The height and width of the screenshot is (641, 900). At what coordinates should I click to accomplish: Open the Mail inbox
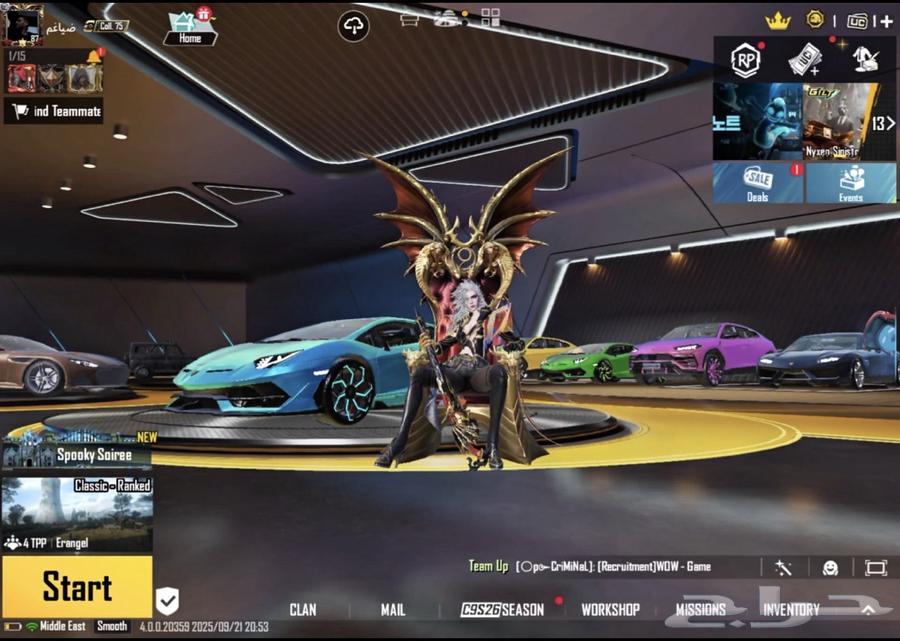click(393, 609)
